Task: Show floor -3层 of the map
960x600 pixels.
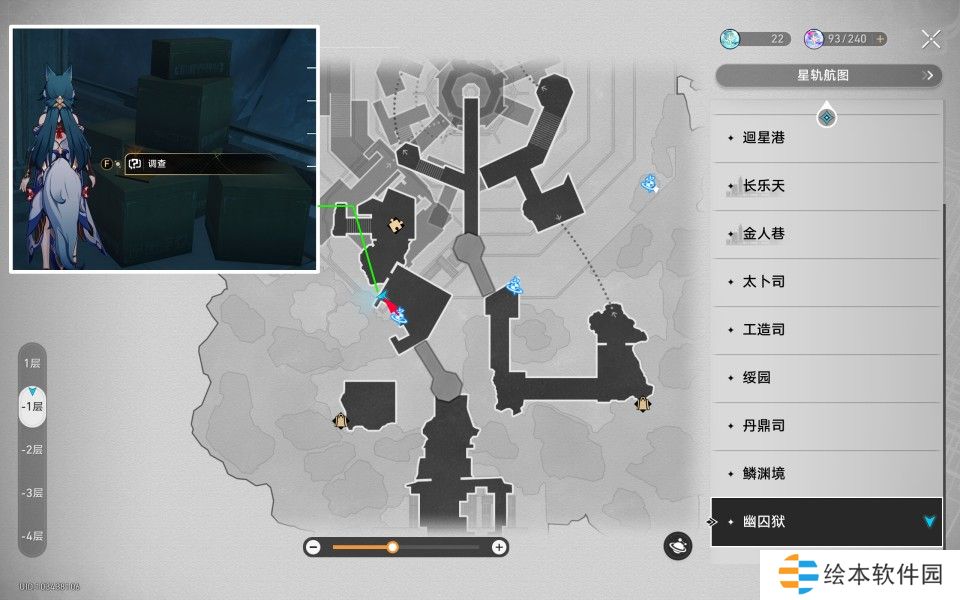Action: tap(33, 493)
